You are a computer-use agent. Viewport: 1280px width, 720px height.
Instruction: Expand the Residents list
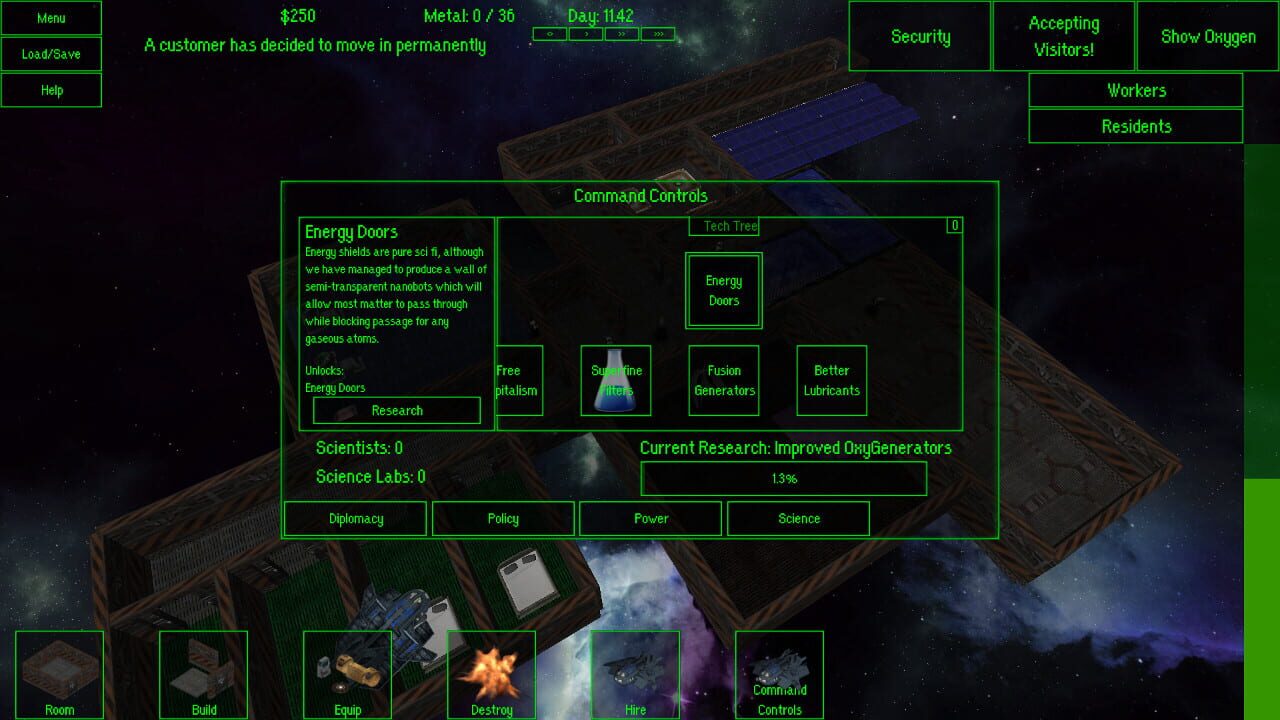coord(1136,126)
